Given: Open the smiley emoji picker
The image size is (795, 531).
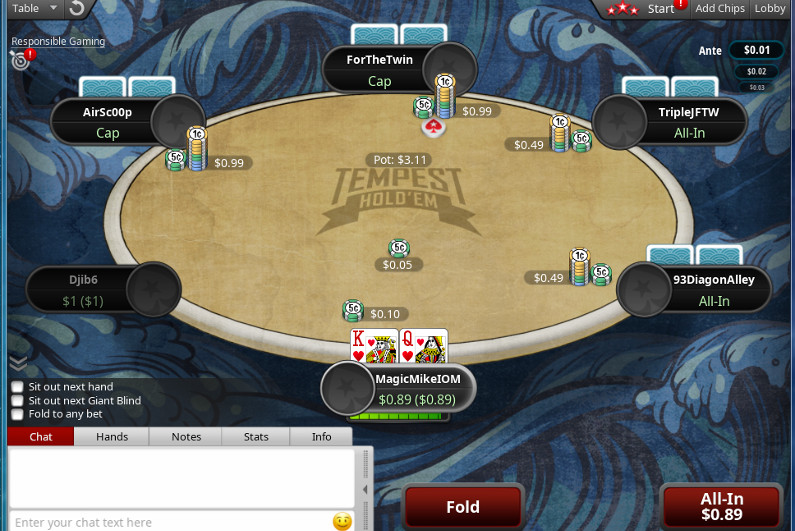Looking at the screenshot, I should click(x=342, y=521).
